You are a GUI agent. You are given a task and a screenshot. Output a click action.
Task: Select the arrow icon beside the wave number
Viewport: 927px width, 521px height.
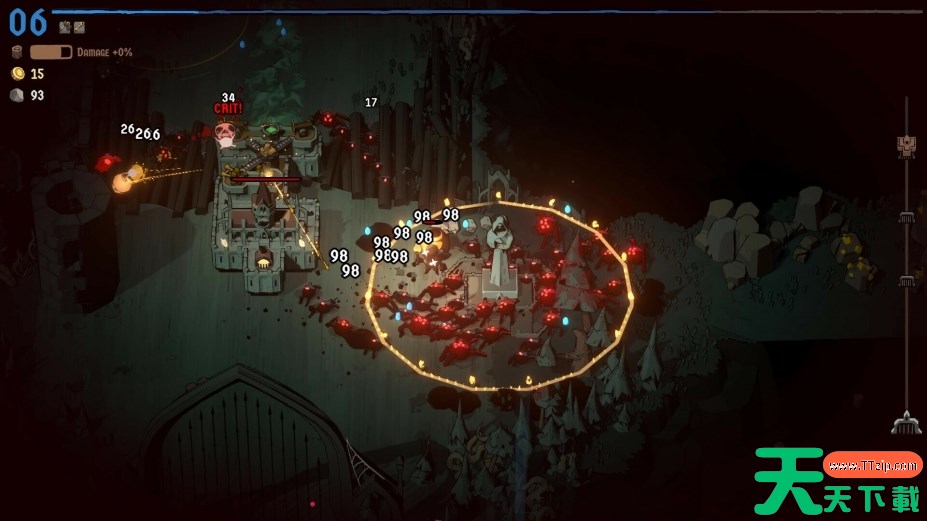point(79,28)
